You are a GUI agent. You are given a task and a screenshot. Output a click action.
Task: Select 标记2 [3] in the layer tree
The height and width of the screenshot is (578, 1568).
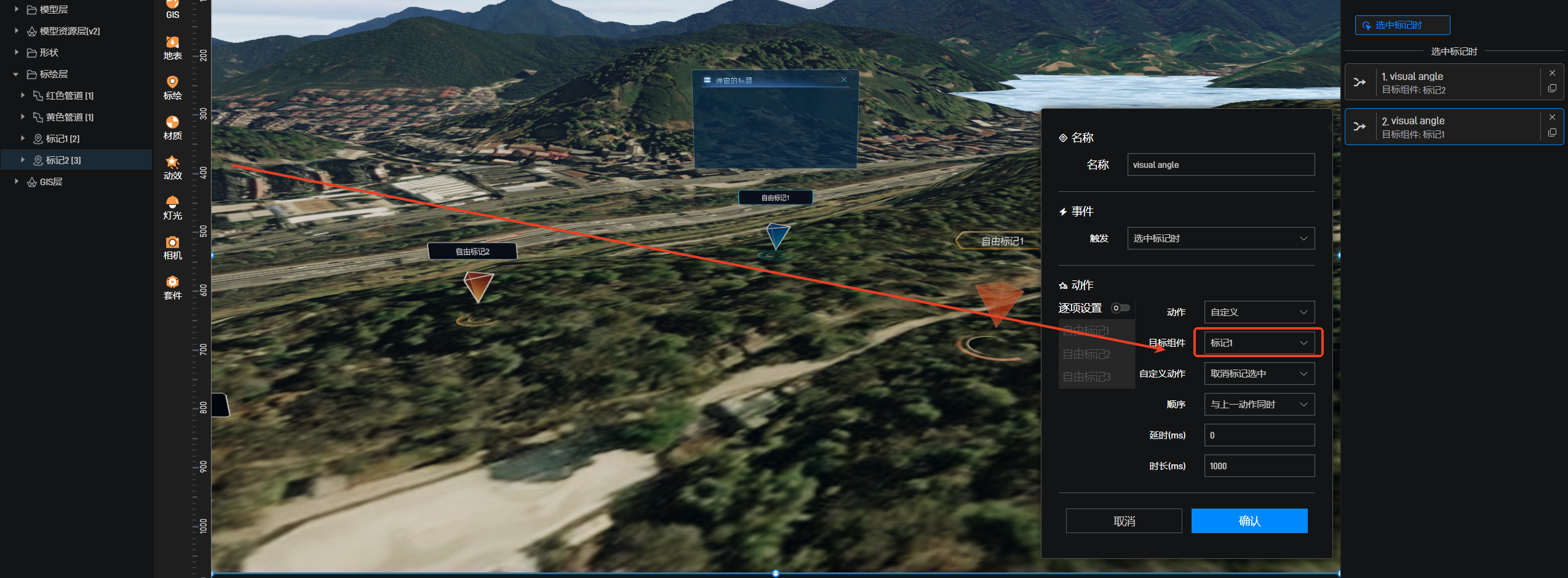pyautogui.click(x=63, y=160)
